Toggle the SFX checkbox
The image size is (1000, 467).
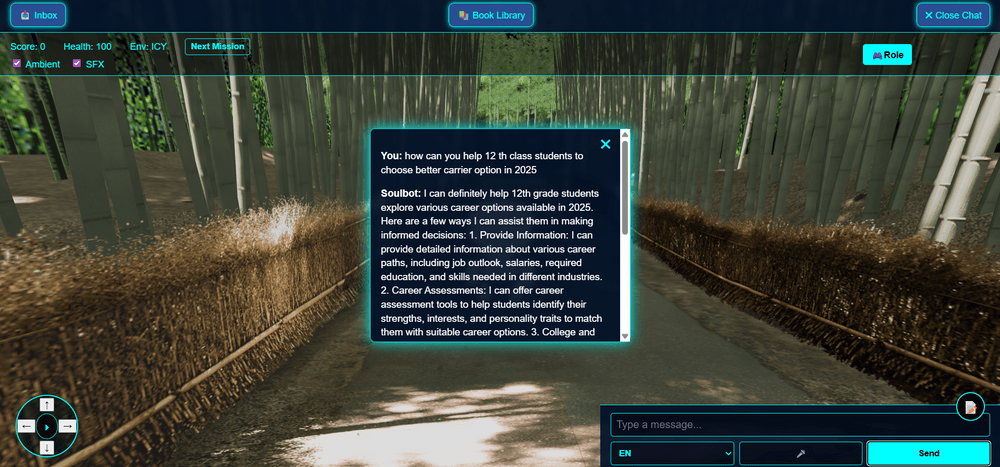(77, 64)
